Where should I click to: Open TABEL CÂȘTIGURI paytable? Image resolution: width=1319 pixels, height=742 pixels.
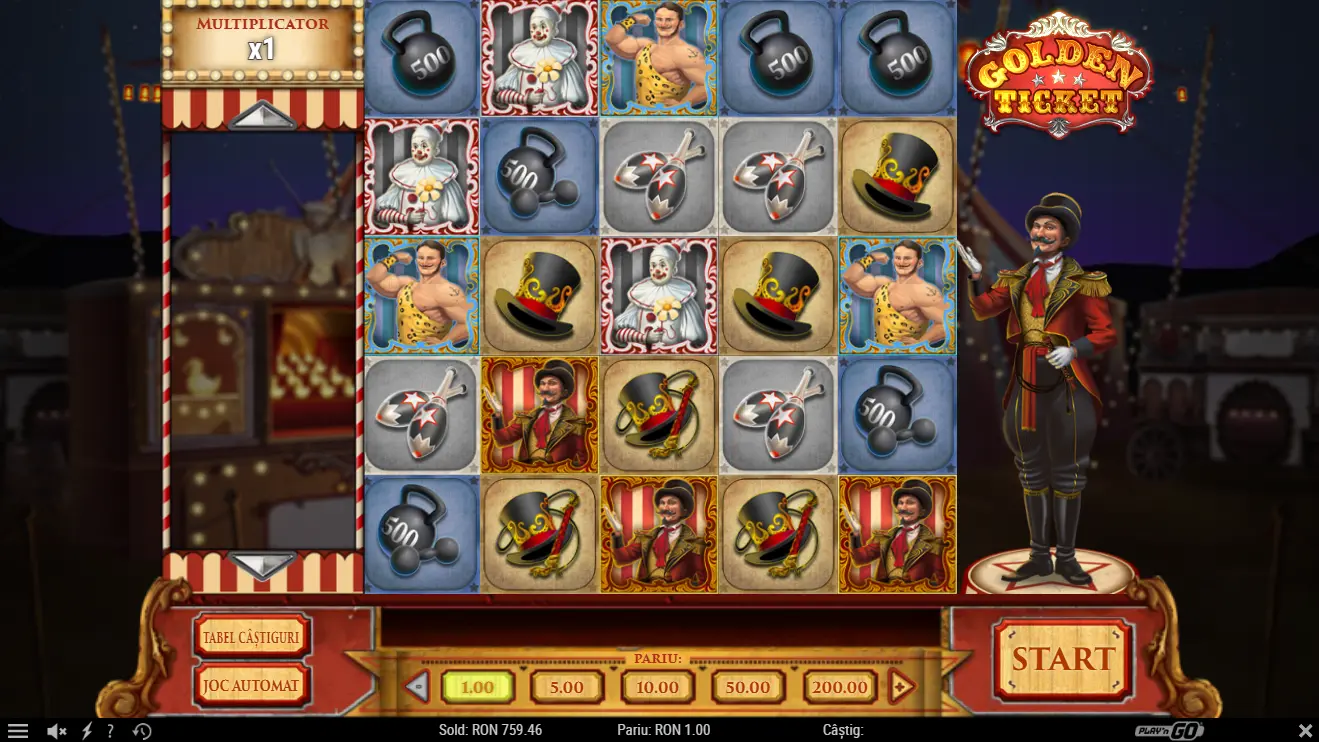[251, 637]
